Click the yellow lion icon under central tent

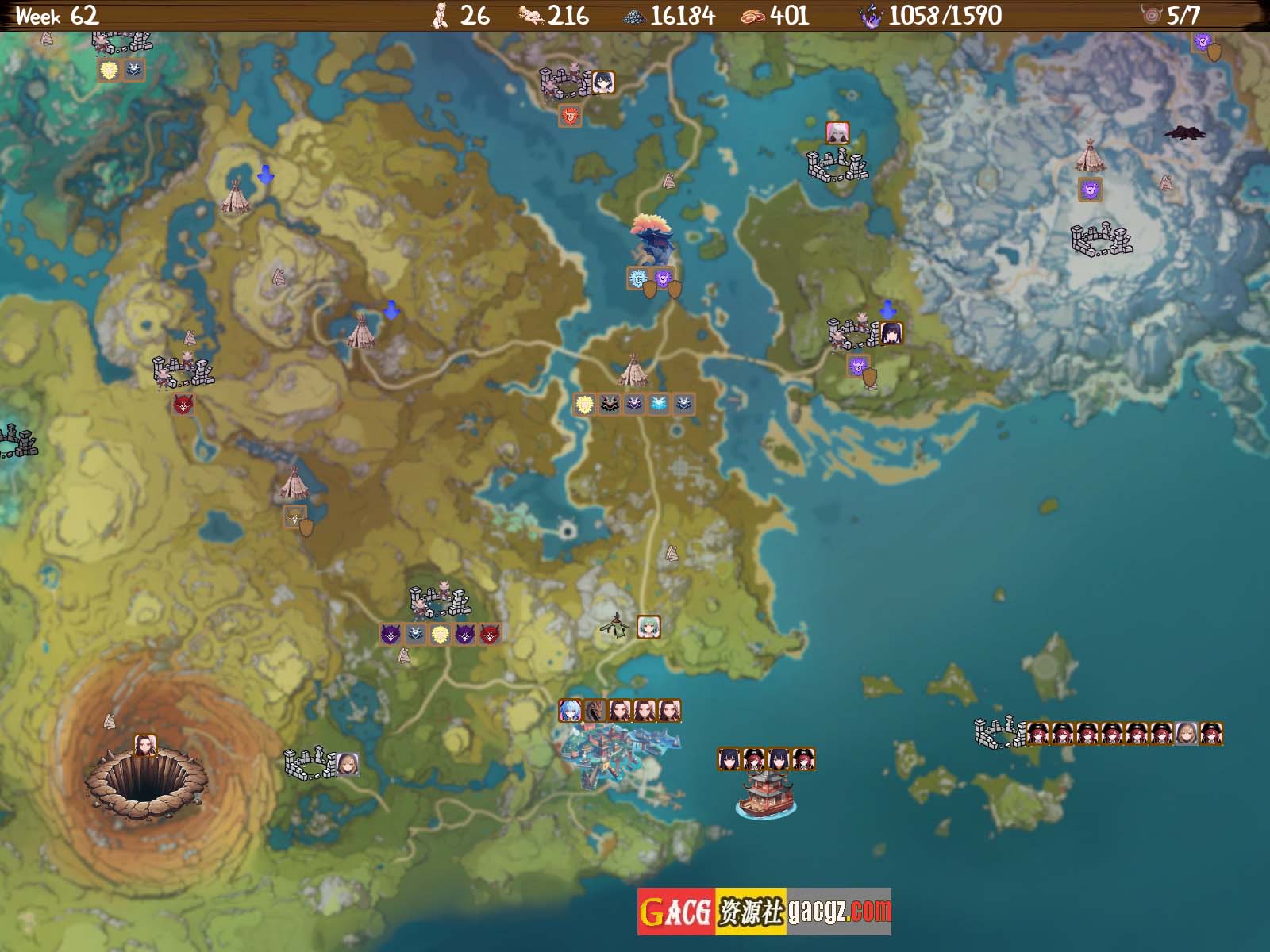pyautogui.click(x=585, y=405)
